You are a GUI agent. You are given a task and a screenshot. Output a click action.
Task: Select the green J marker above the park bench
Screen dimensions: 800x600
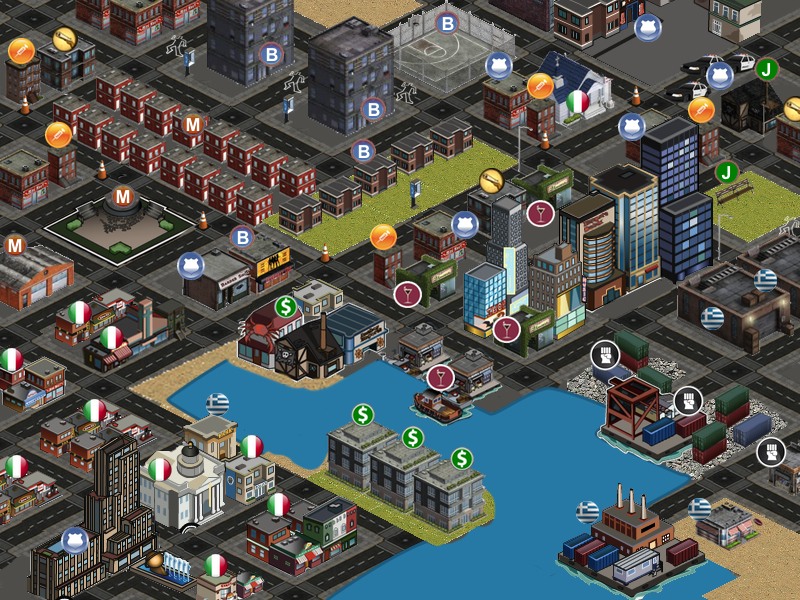[x=727, y=172]
